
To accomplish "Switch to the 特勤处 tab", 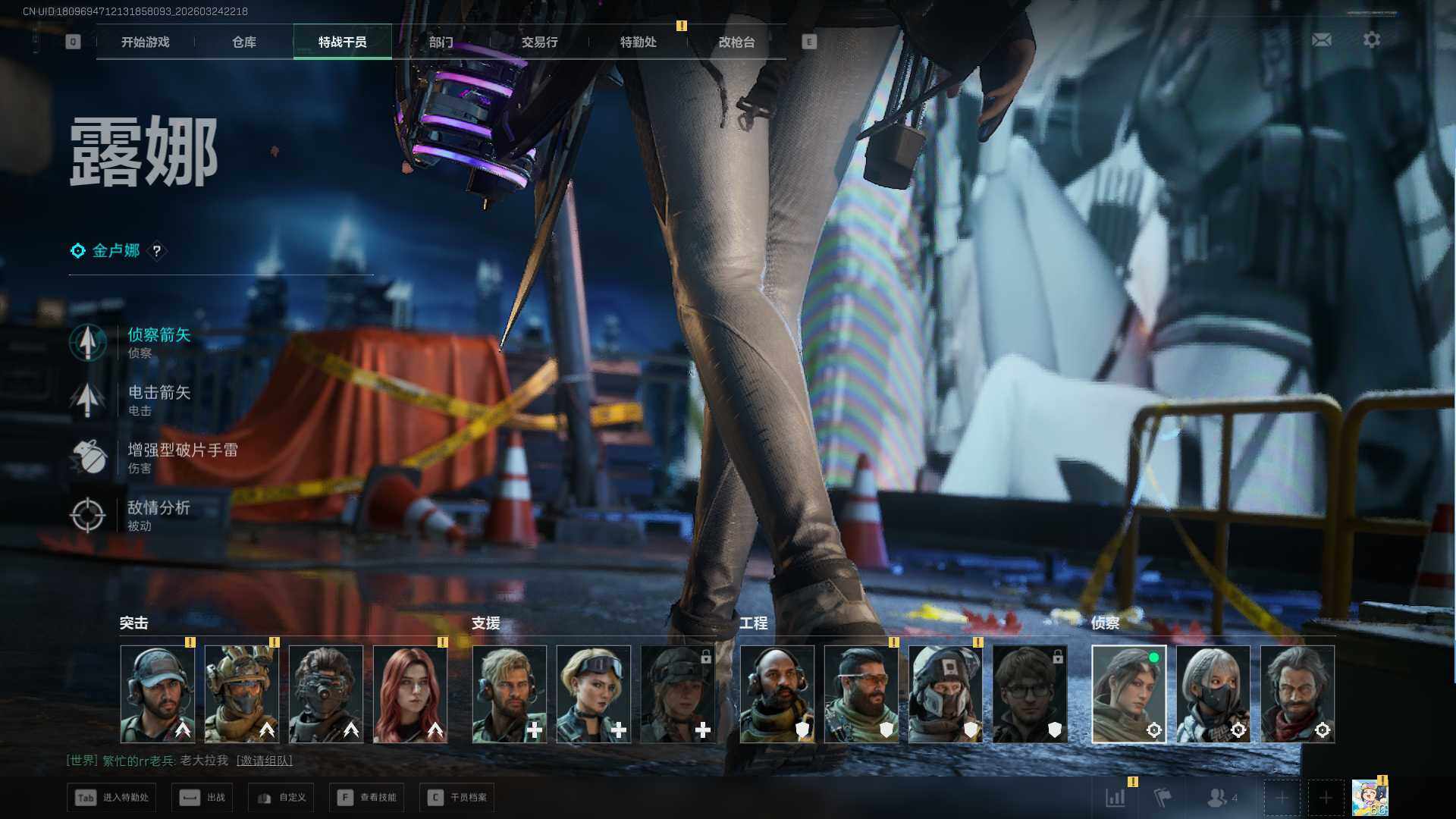I will point(639,42).
